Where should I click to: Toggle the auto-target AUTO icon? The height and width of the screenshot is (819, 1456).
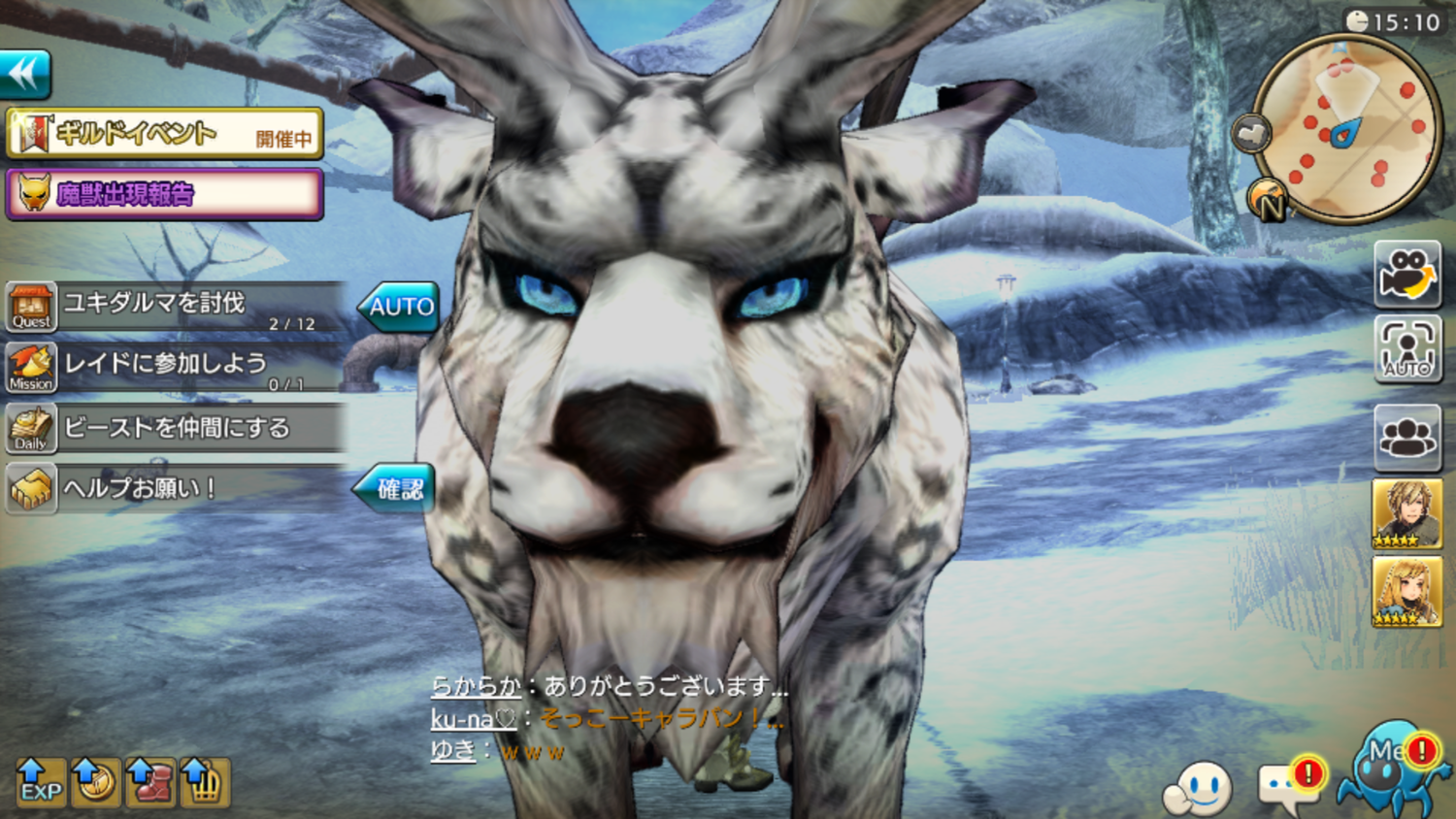[x=1407, y=348]
